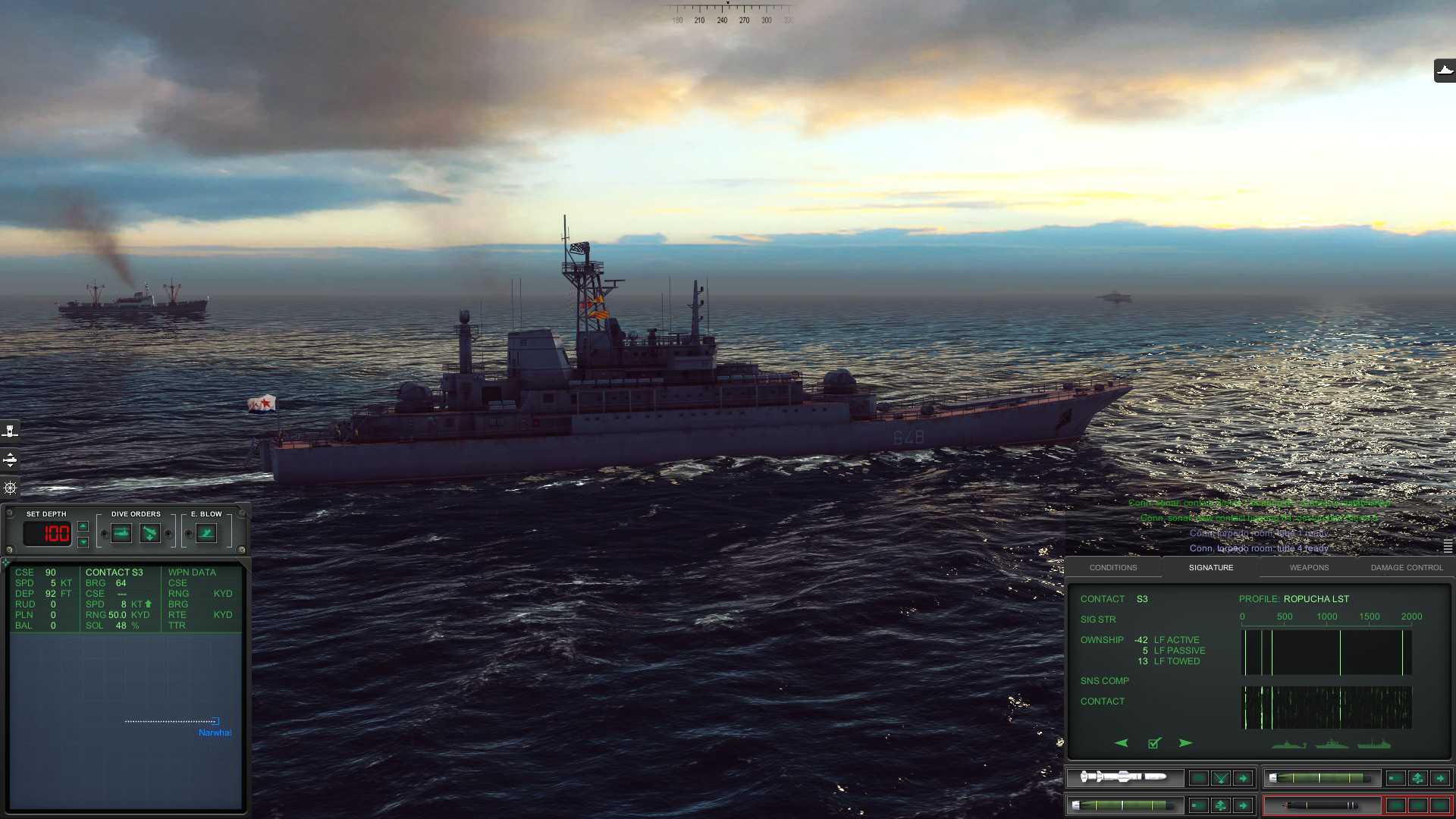Fire the Harpoon tube with green arrow icon
The height and width of the screenshot is (819, 1456).
[x=1243, y=777]
